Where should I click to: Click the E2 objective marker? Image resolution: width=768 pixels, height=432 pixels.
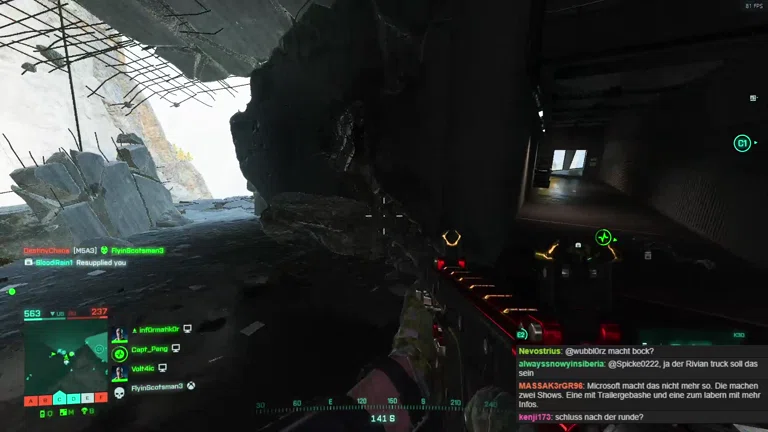click(522, 336)
